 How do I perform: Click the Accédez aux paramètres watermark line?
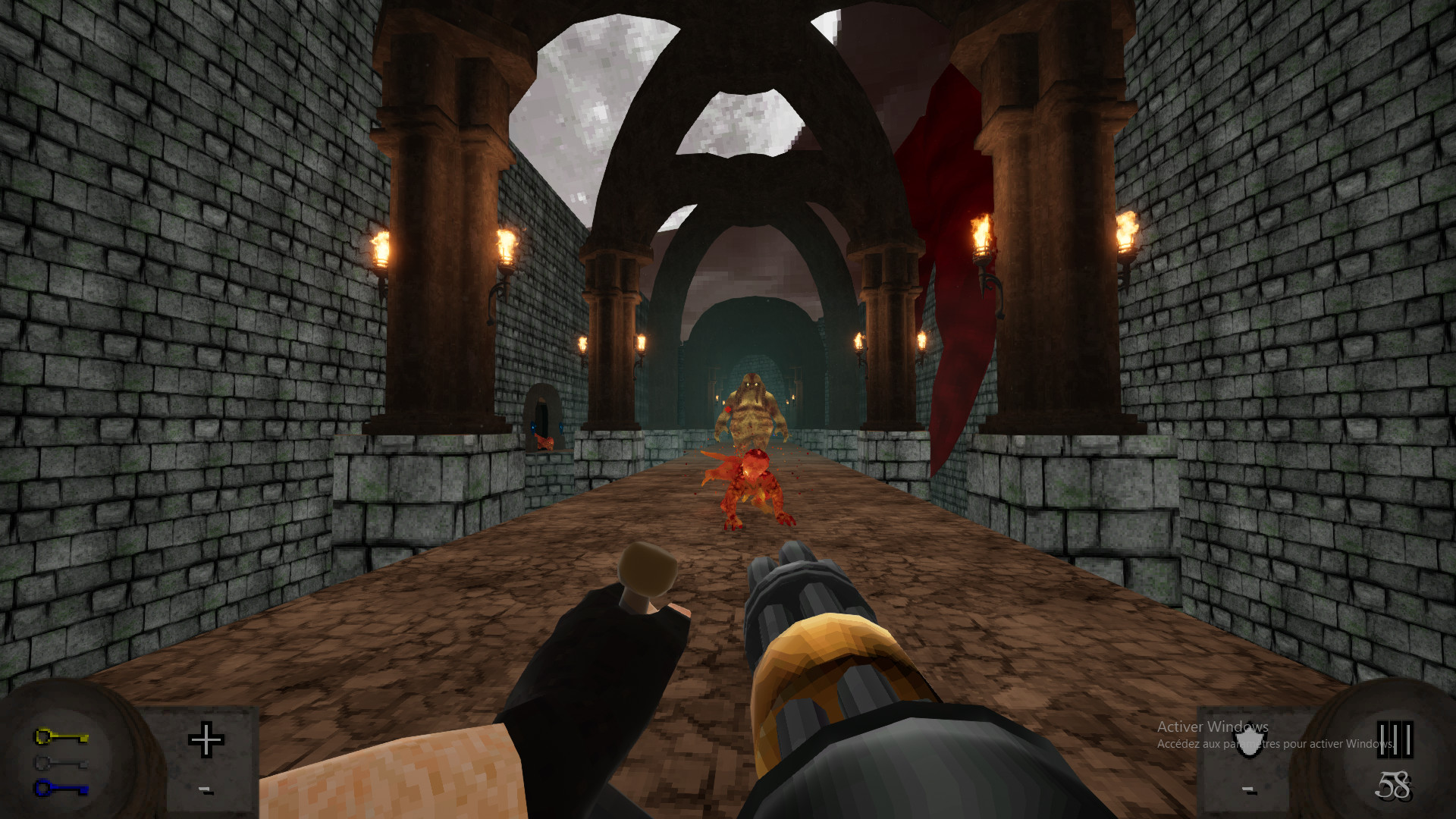1282,745
